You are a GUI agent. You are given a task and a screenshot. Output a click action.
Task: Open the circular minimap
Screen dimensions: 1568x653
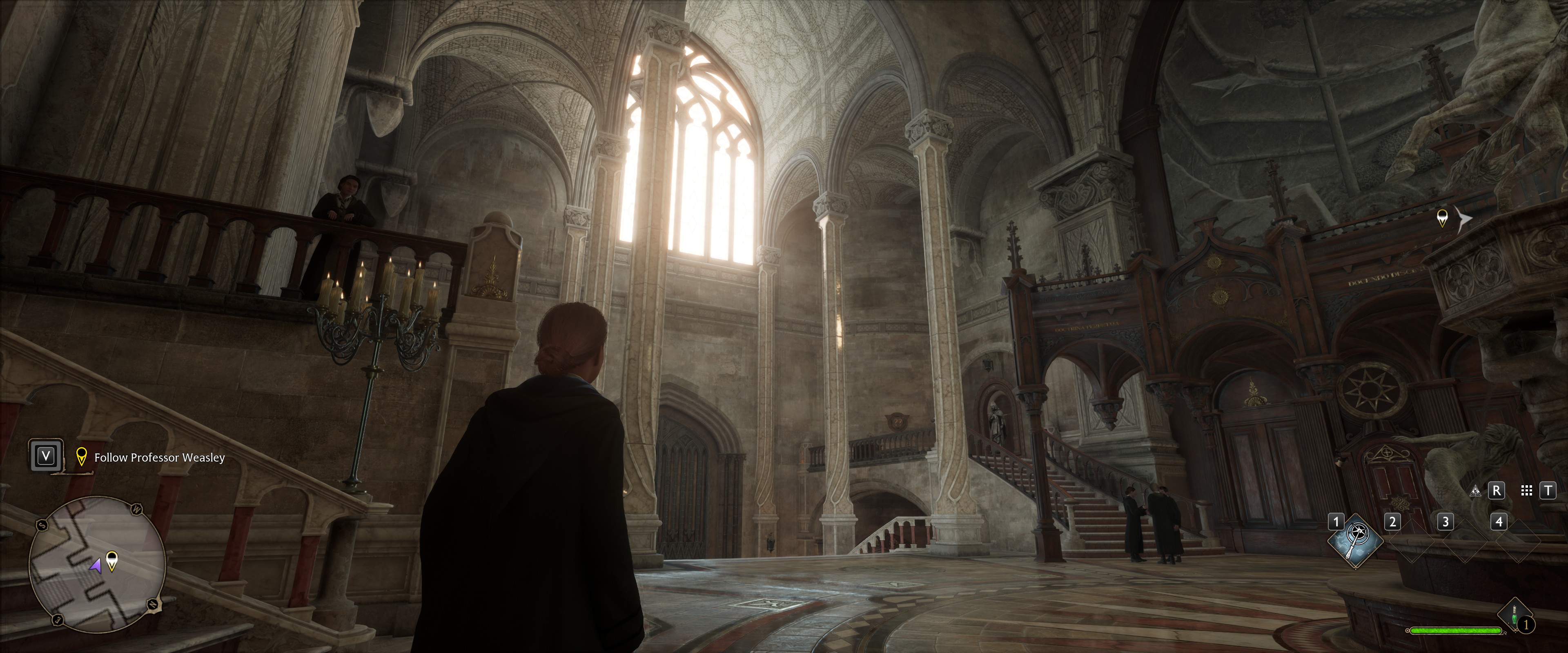pos(98,564)
